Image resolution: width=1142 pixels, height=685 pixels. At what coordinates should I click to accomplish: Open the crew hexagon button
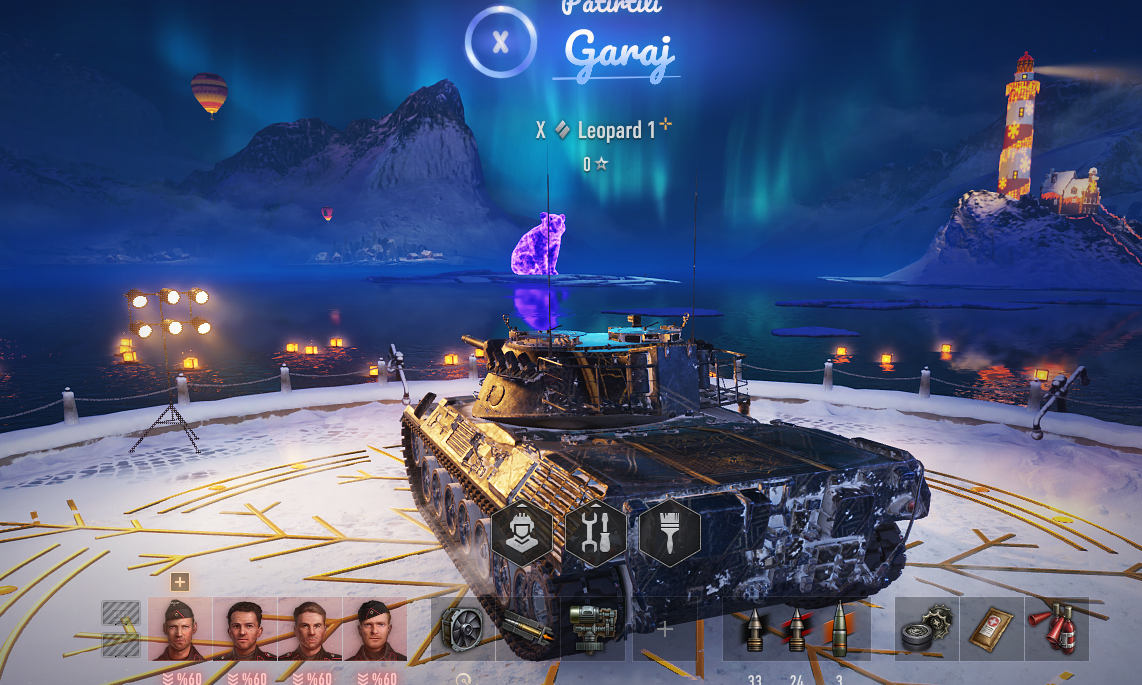point(521,532)
